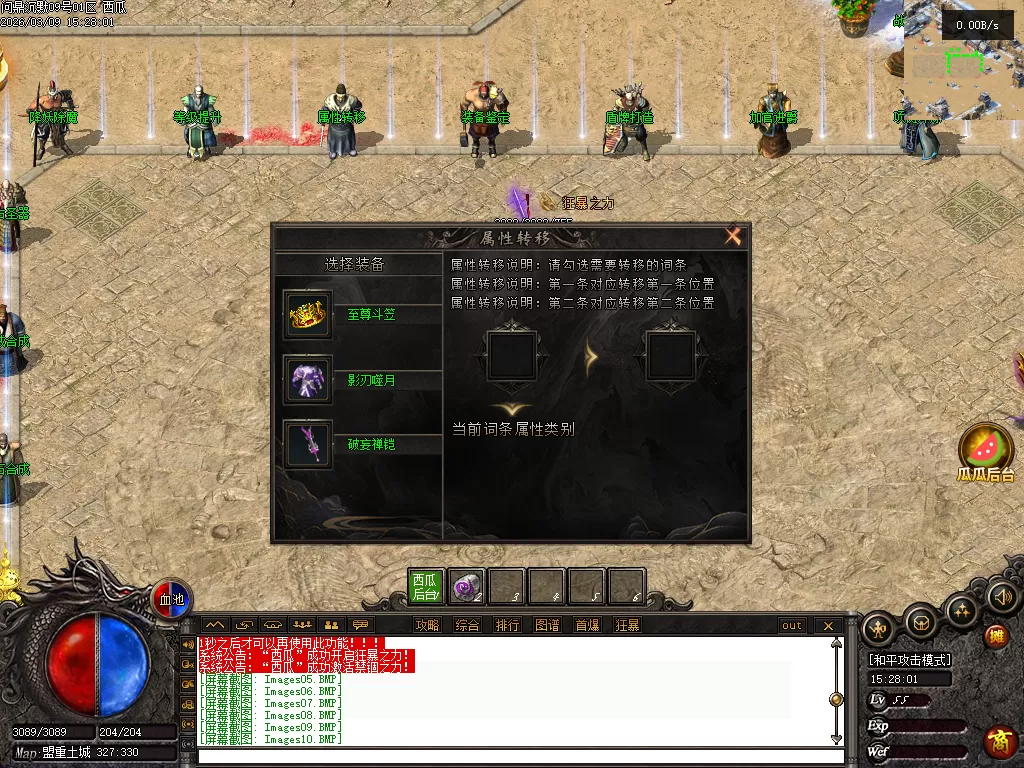
Task: Choose the 影刃噬月 equipment row
Action: tap(360, 380)
